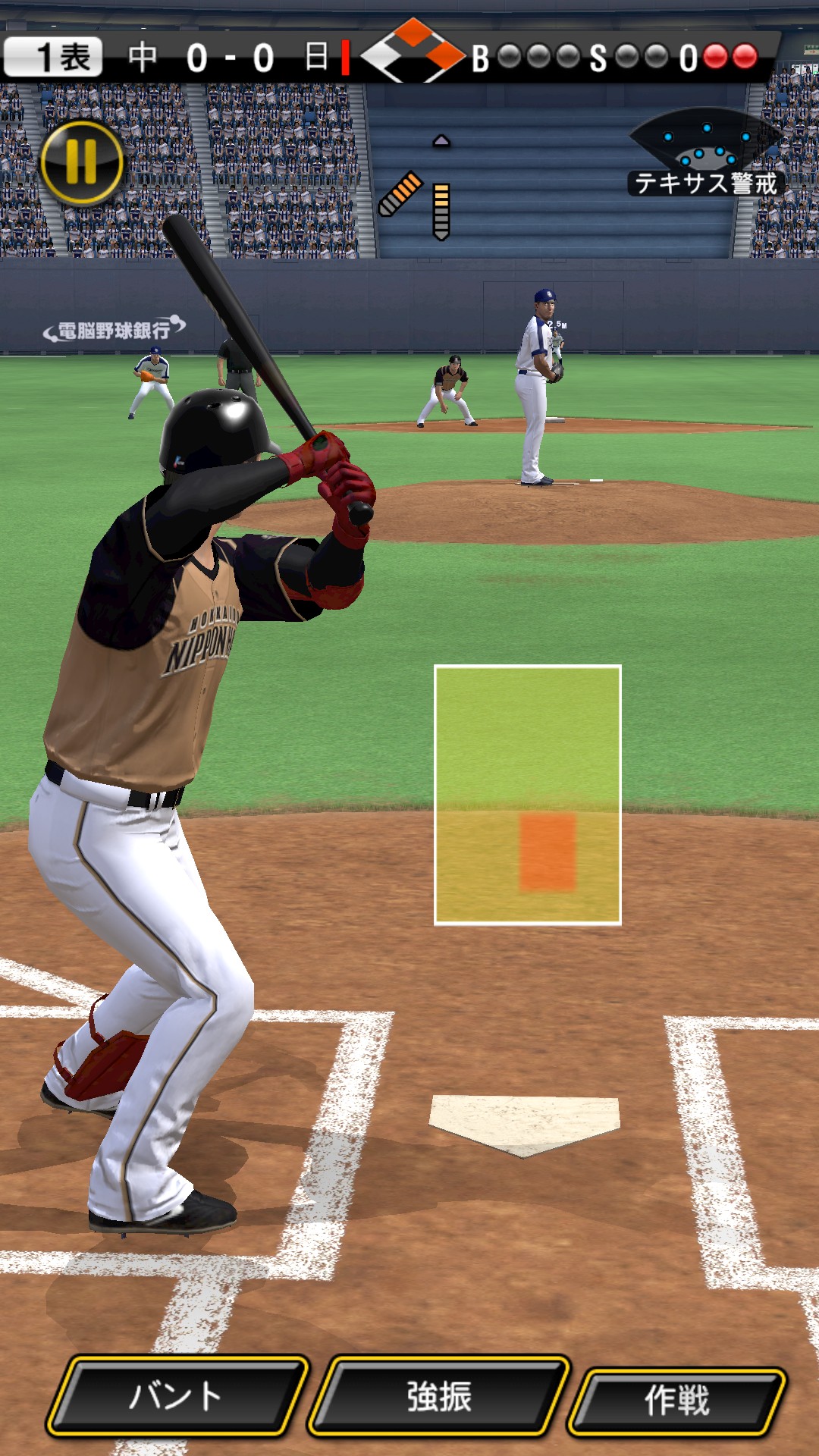Screen dimensions: 819x1456
Task: Choose the バント (bunt) button
Action: 177,1395
